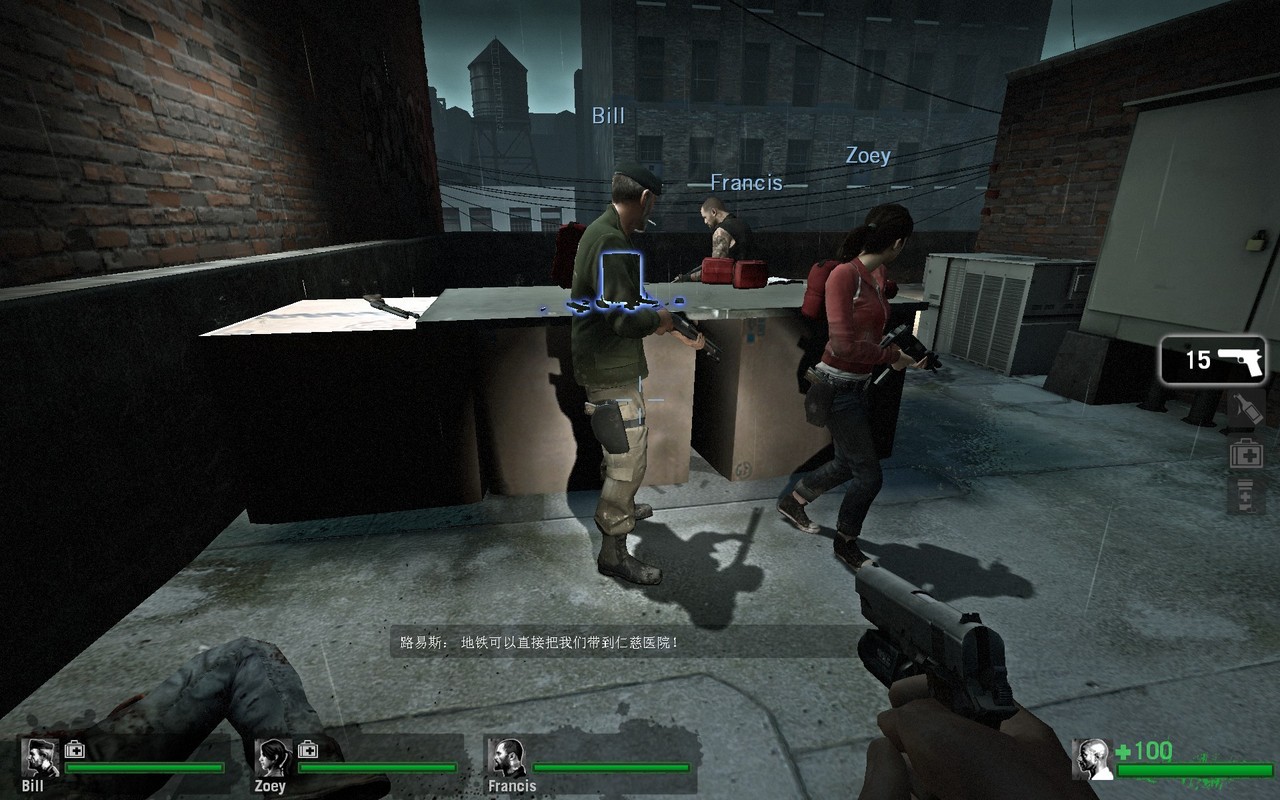Click the medkit icon beside Bill's portrait
Viewport: 1280px width, 800px height.
coord(75,749)
